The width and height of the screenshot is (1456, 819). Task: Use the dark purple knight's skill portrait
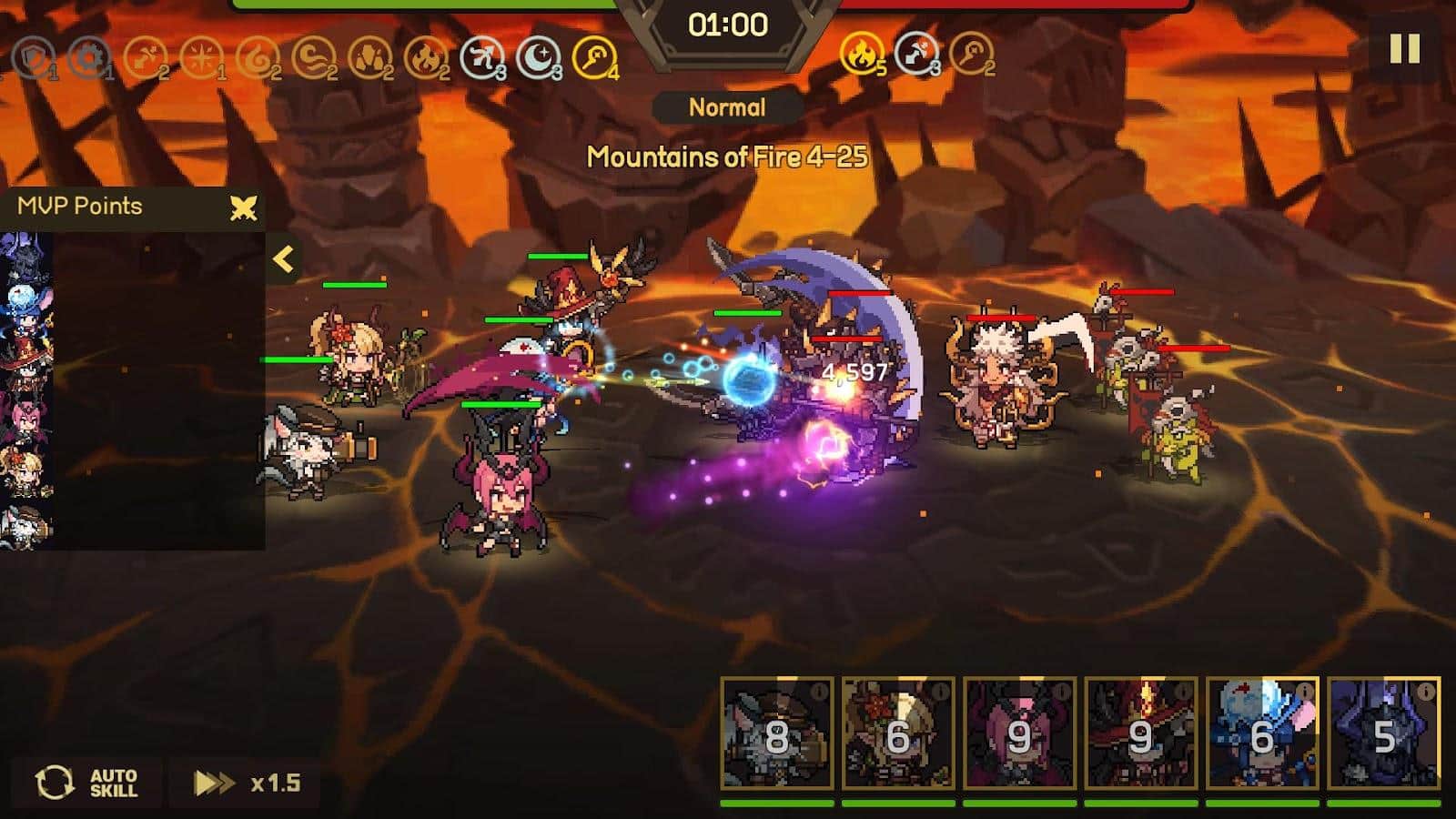click(1383, 733)
